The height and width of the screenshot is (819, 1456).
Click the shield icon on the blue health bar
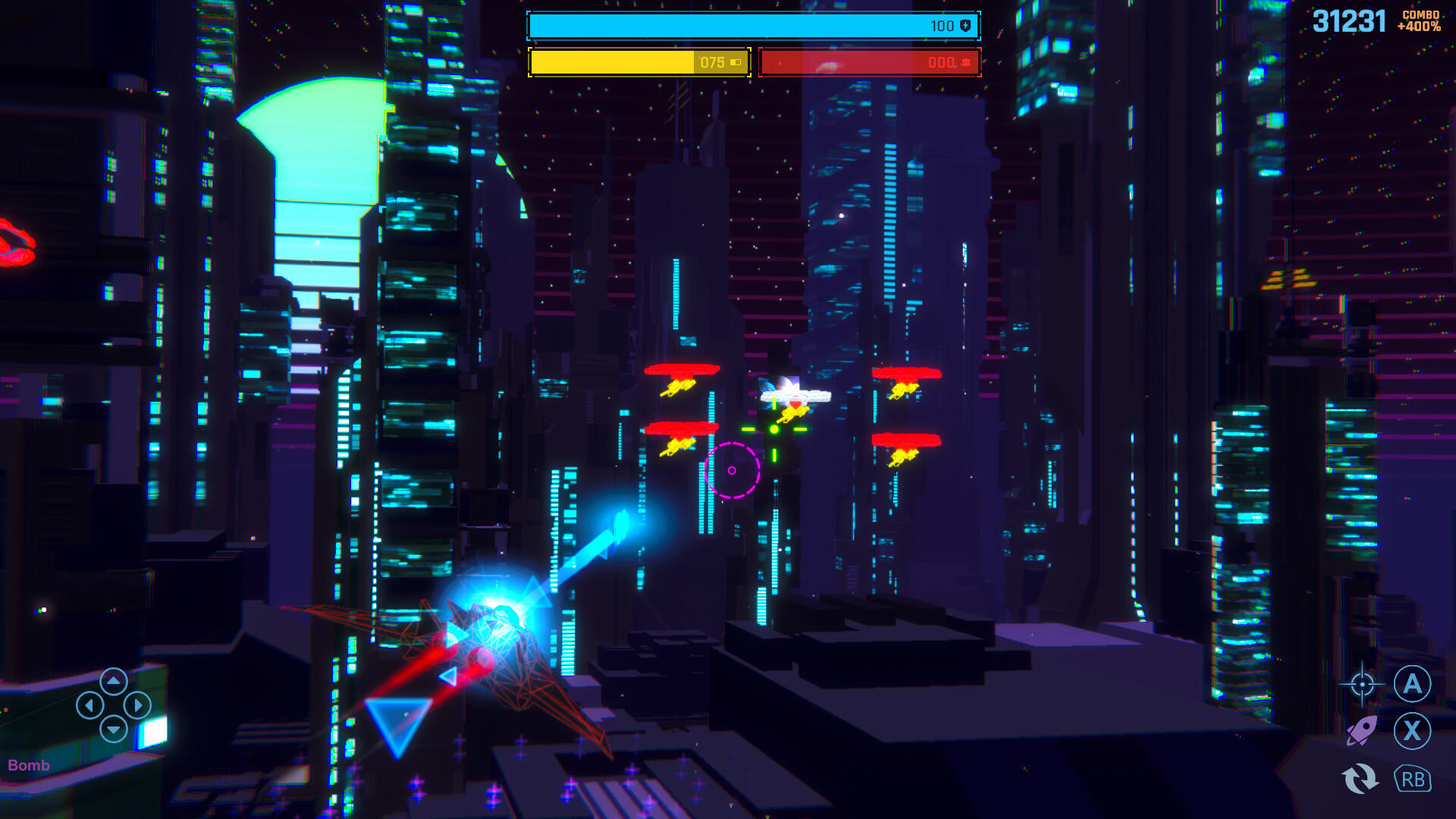coord(964,25)
